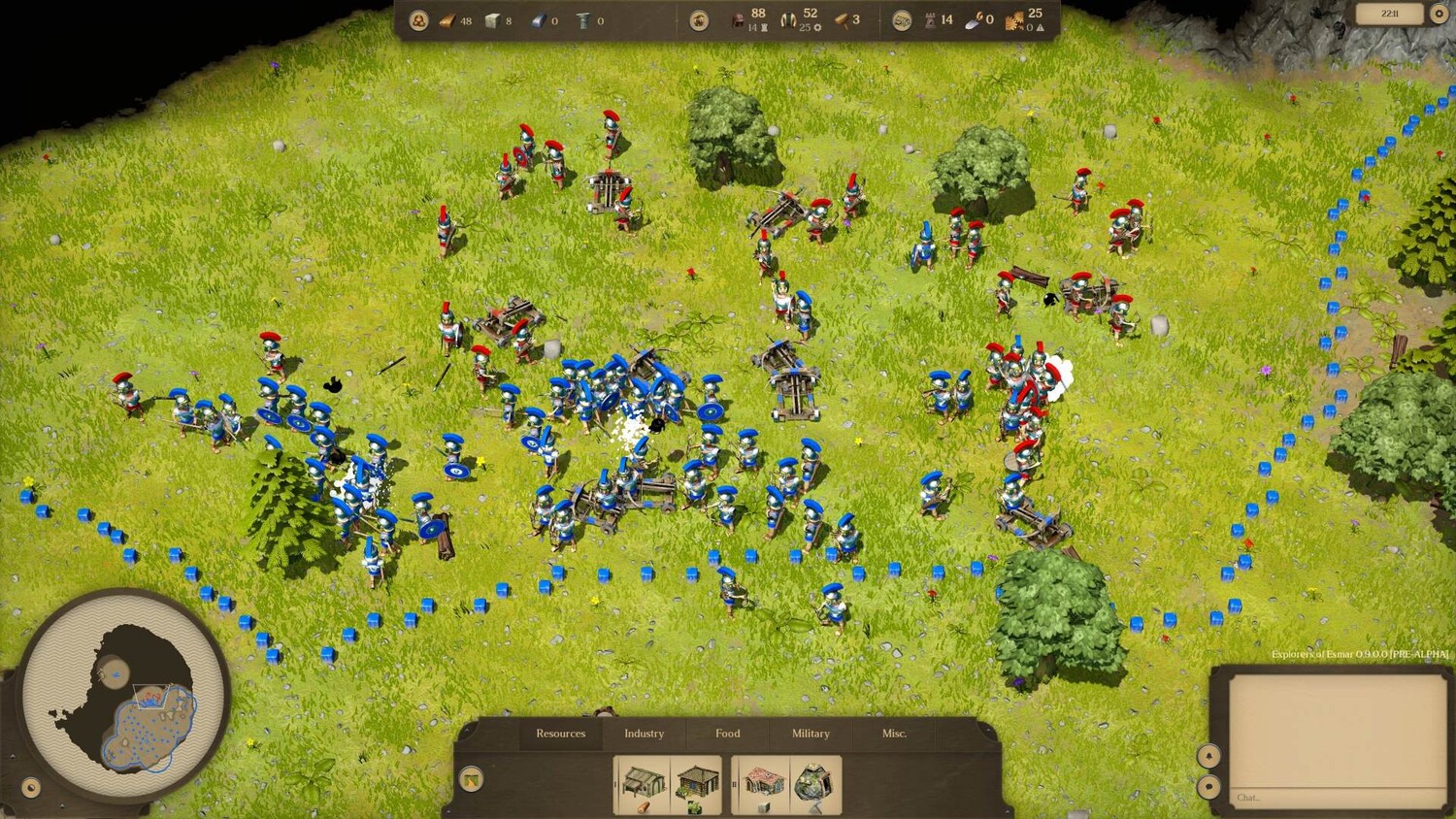Open the Industry build tab
1456x819 pixels.
[x=644, y=734]
